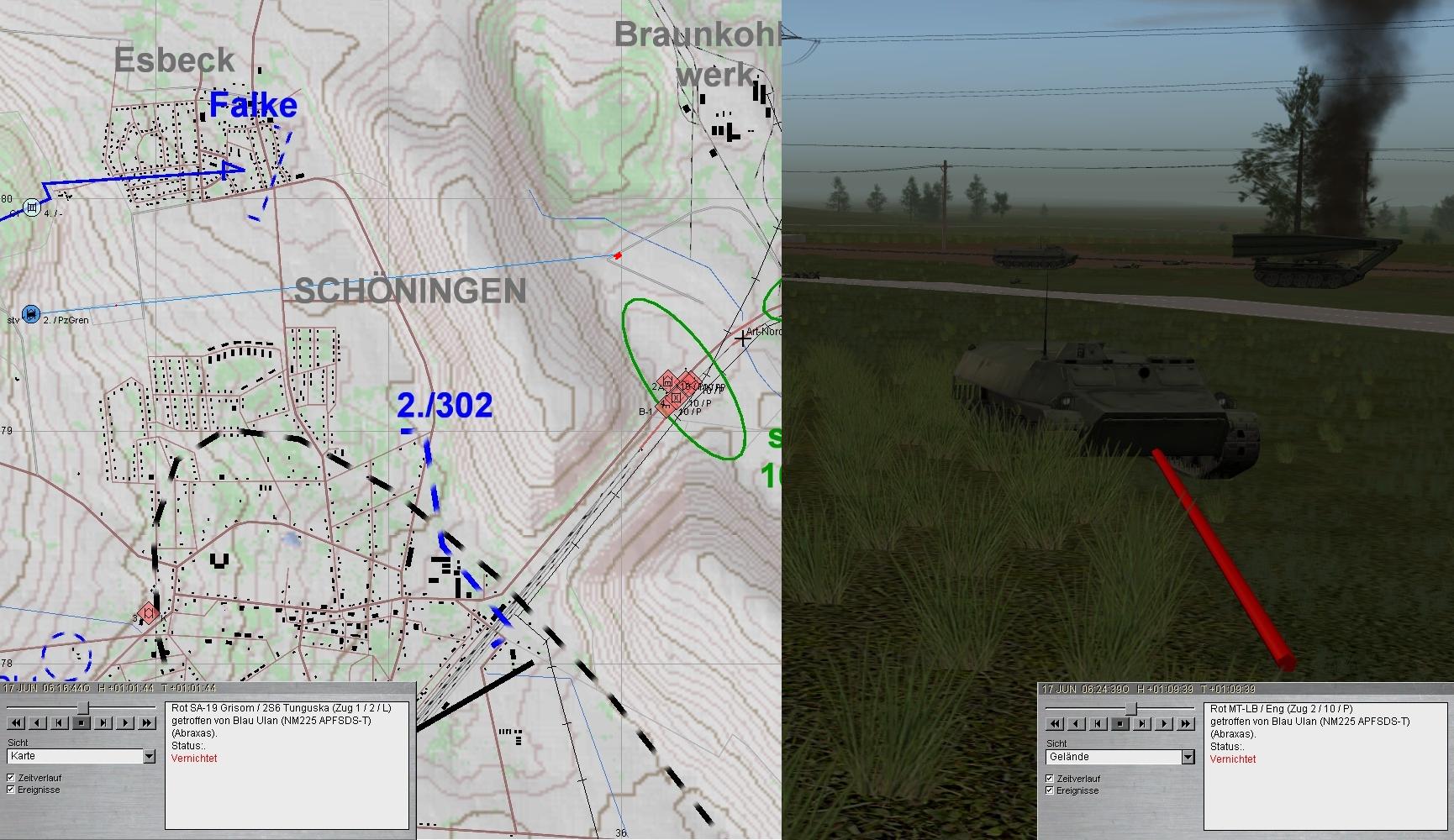Viewport: 1454px width, 840px height.
Task: Click the Gelände panel timeline slider handle
Action: pyautogui.click(x=1131, y=709)
